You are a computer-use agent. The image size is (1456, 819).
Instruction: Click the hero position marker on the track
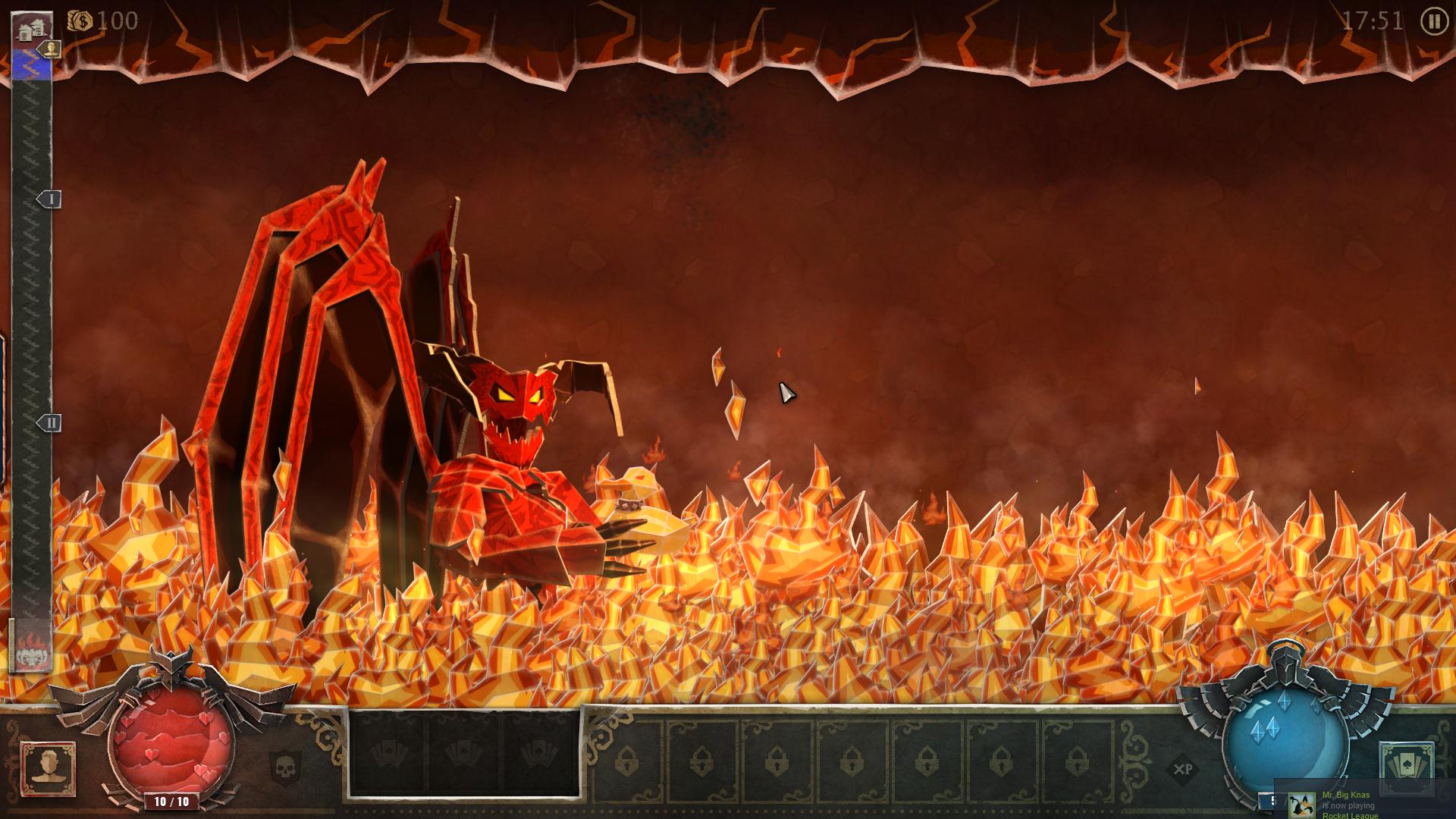click(x=51, y=49)
